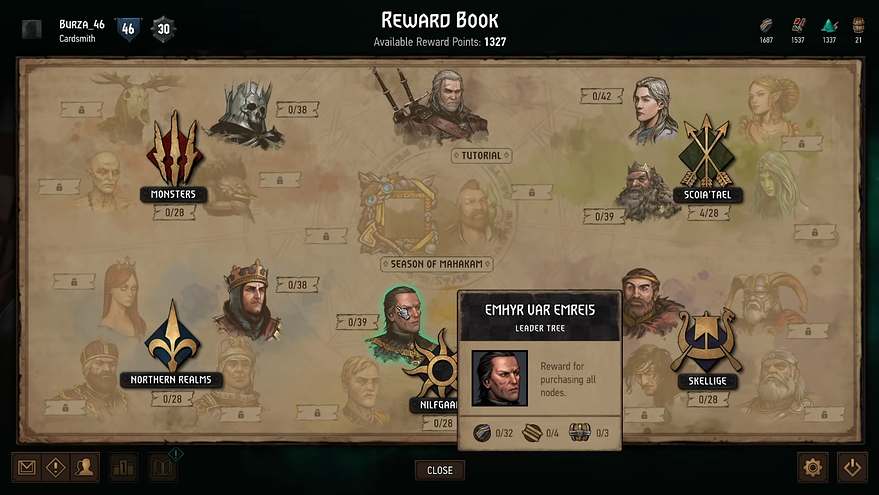Close the Reward Book
Viewport: 879px width, 495px height.
440,470
